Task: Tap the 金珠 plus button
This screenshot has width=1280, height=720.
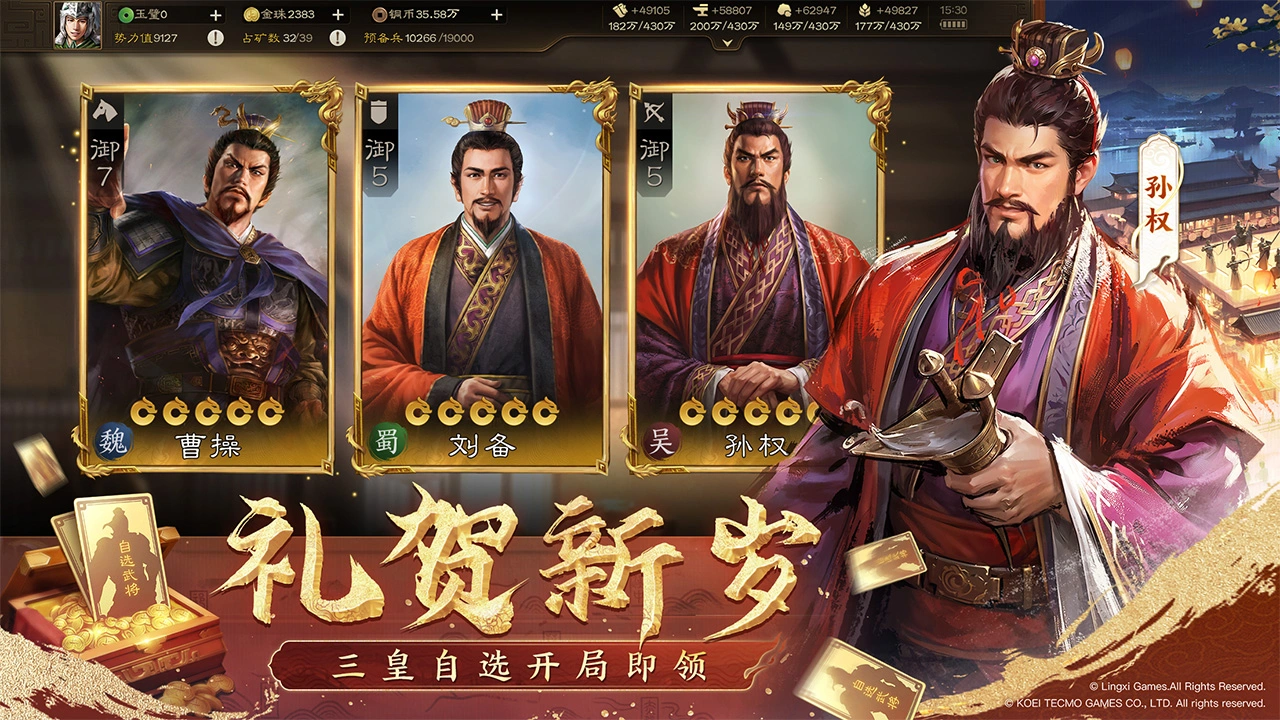Action: point(338,14)
